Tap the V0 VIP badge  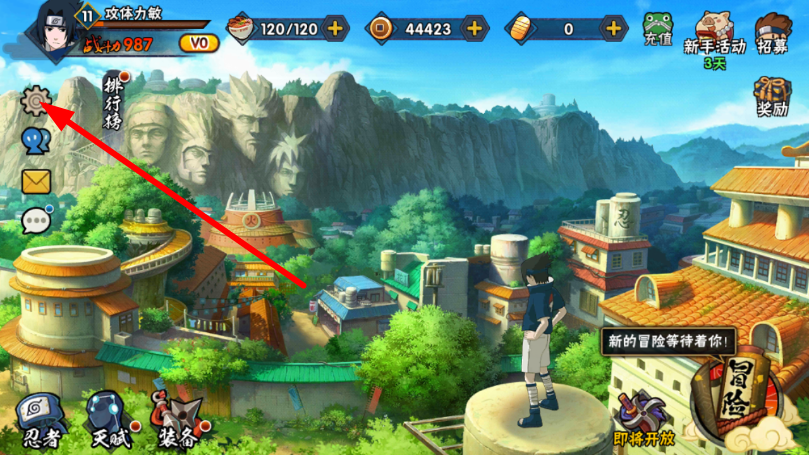pyautogui.click(x=198, y=43)
